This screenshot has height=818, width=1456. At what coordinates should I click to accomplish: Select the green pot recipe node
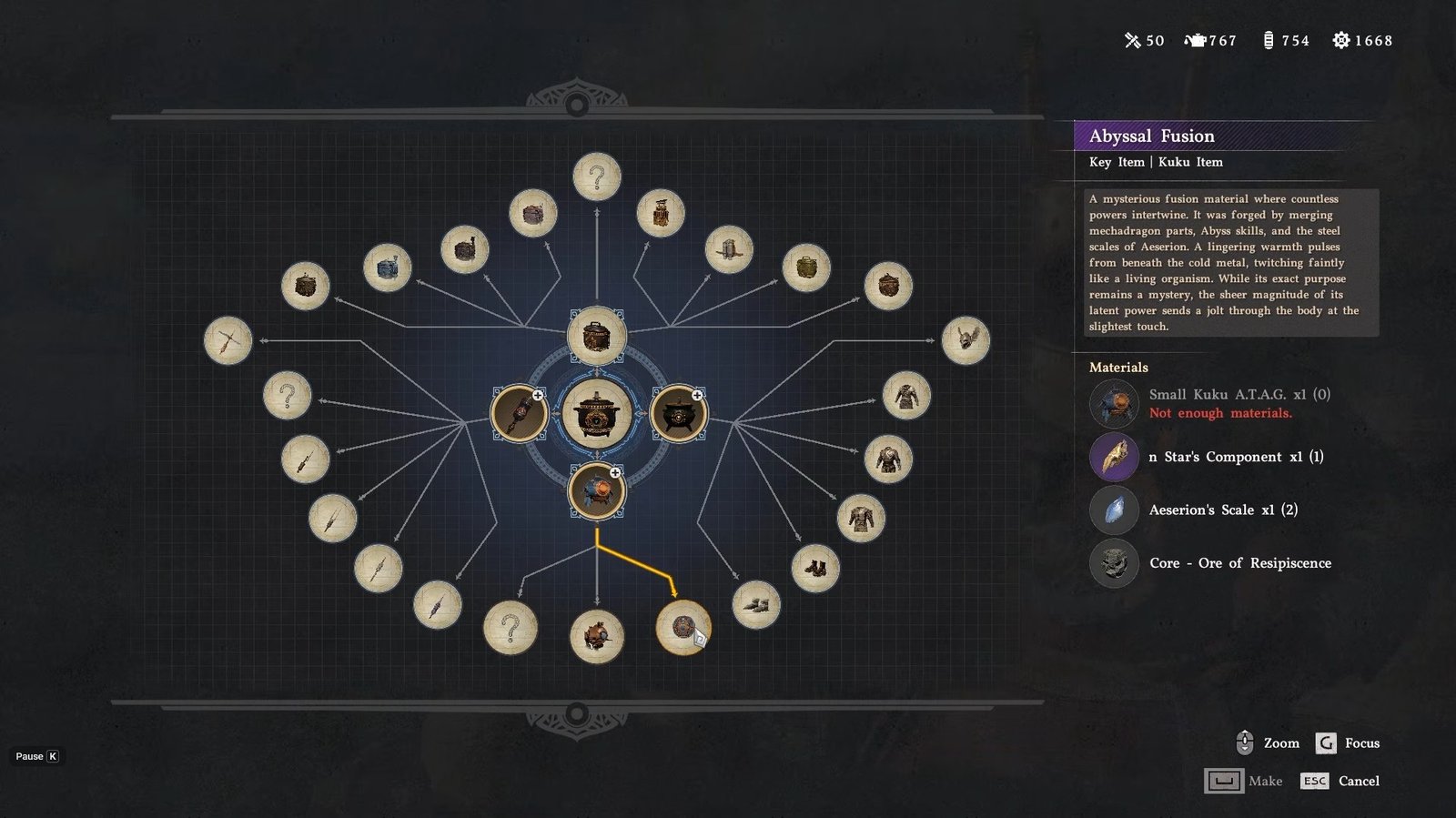[806, 268]
